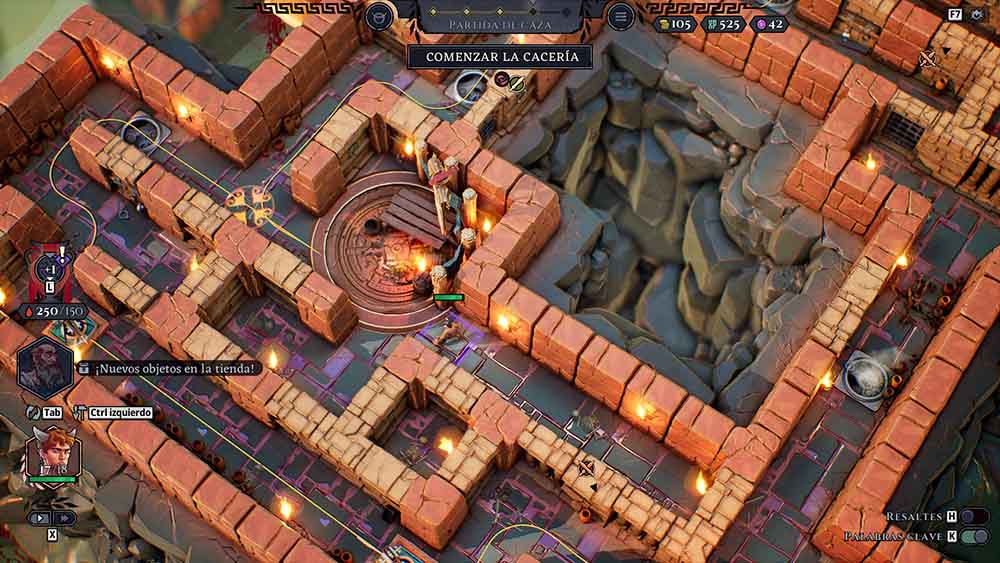Select the horned red-haired hero portrait
The width and height of the screenshot is (1000, 563).
pos(53,453)
